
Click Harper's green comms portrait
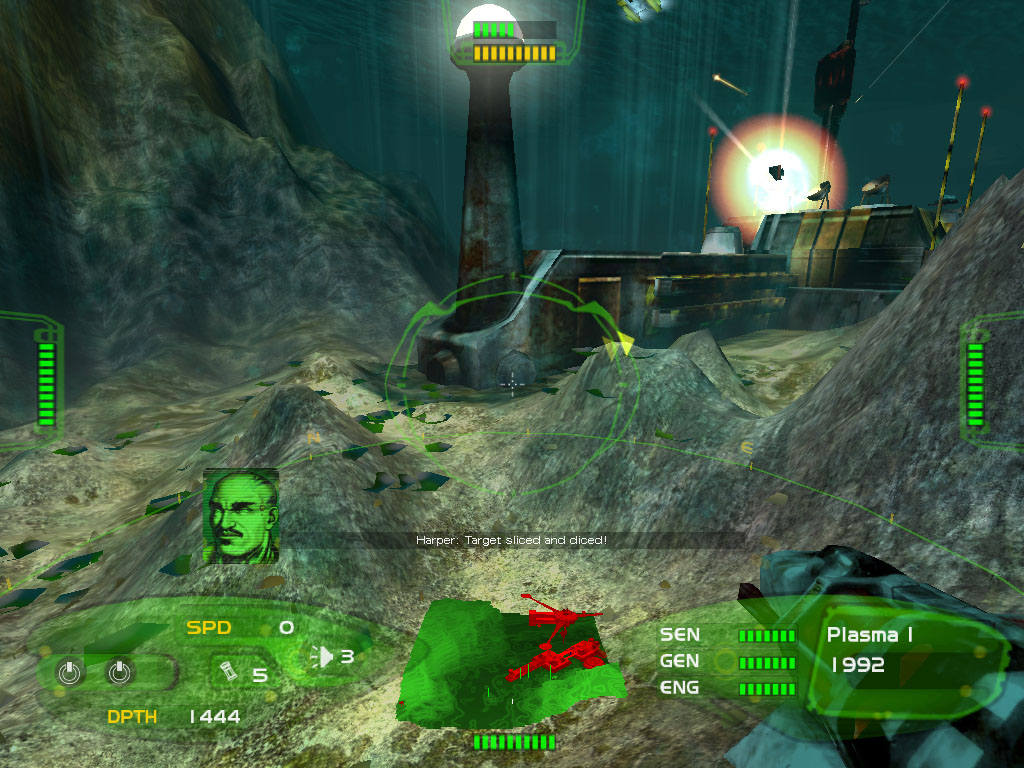(241, 516)
